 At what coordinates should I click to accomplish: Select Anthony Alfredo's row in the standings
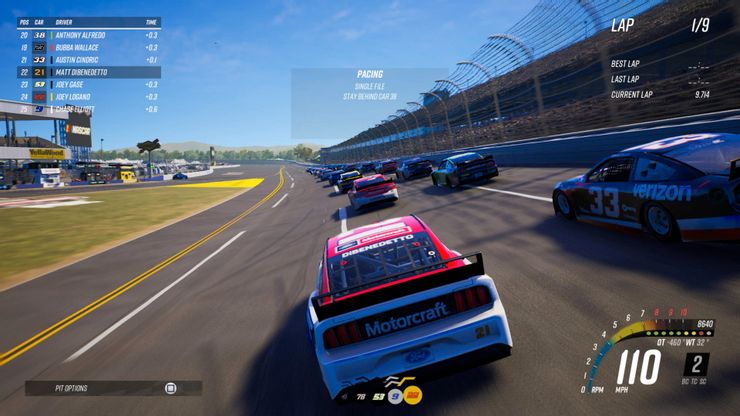88,35
